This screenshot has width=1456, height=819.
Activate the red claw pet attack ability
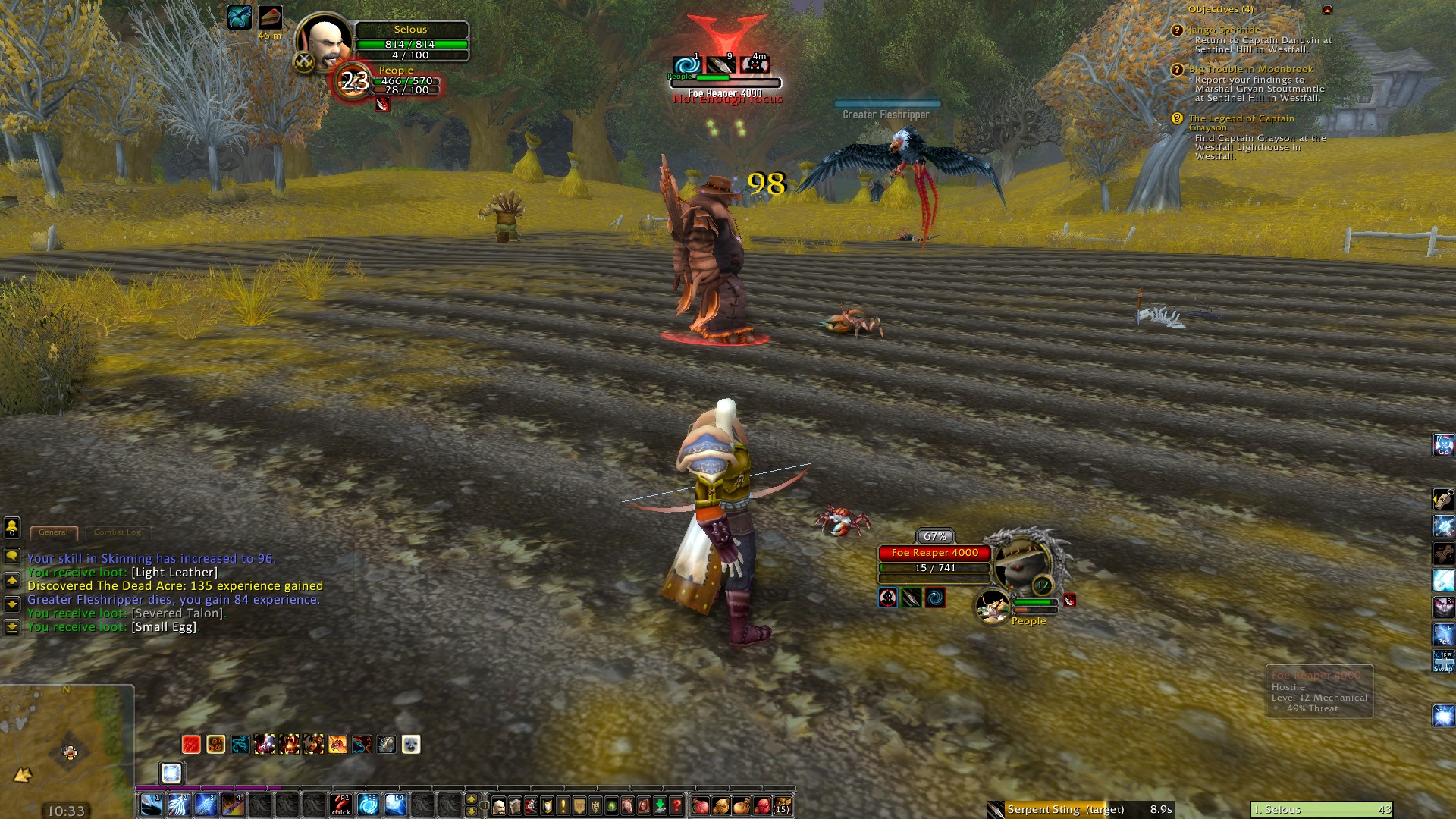point(191,745)
